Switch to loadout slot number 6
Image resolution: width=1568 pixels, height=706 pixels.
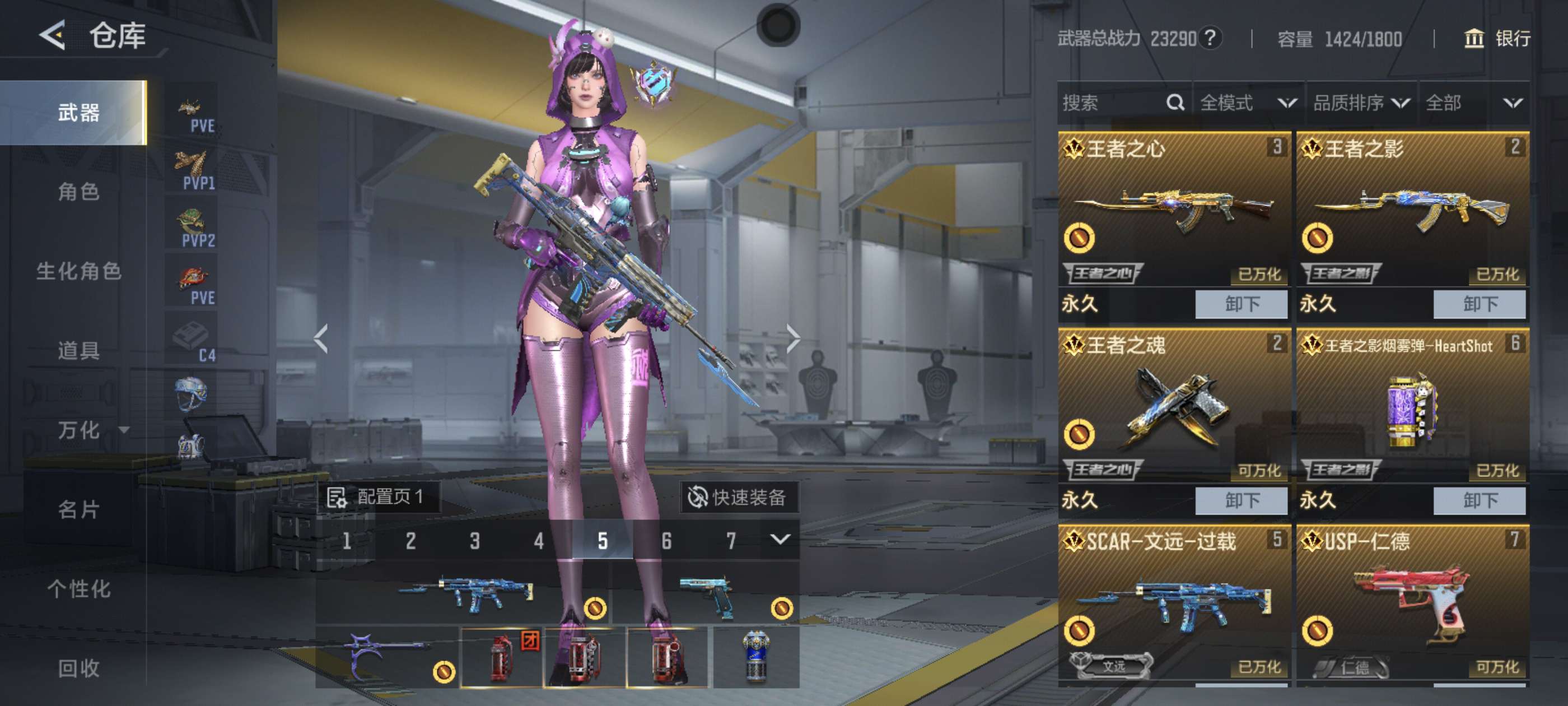pyautogui.click(x=666, y=540)
